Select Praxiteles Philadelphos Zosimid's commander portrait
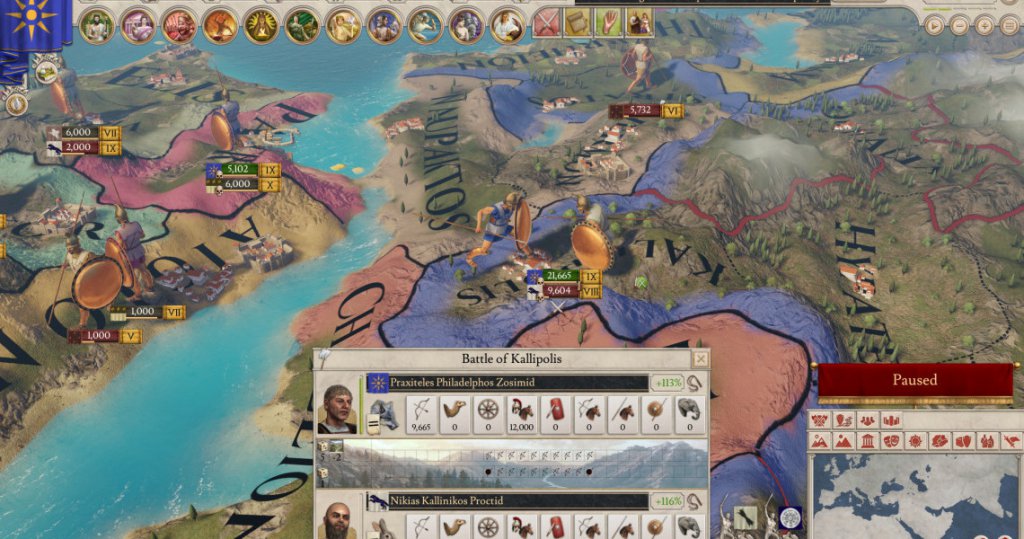 (x=337, y=408)
